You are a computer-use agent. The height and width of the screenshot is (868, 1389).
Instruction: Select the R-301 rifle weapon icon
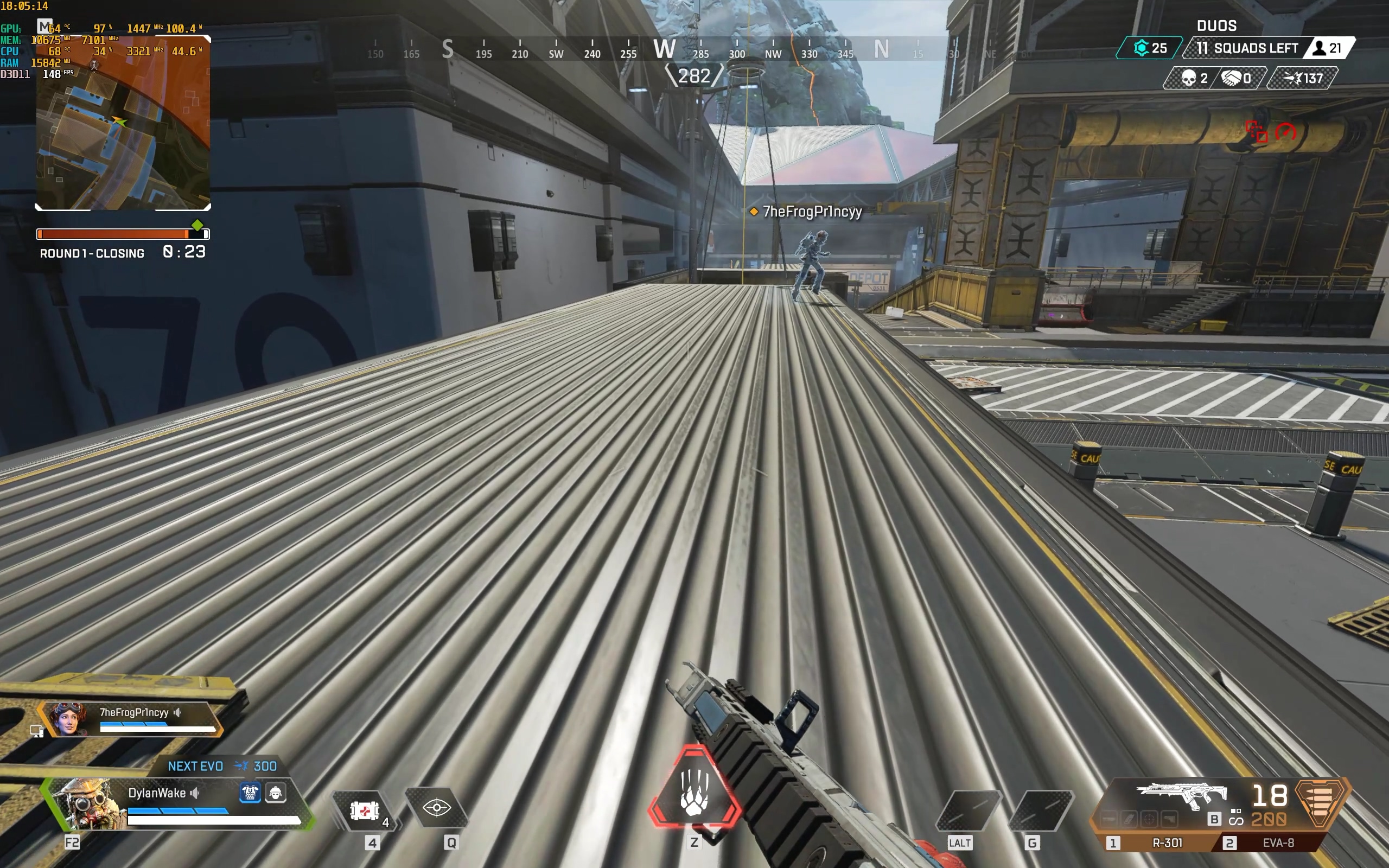[1182, 796]
